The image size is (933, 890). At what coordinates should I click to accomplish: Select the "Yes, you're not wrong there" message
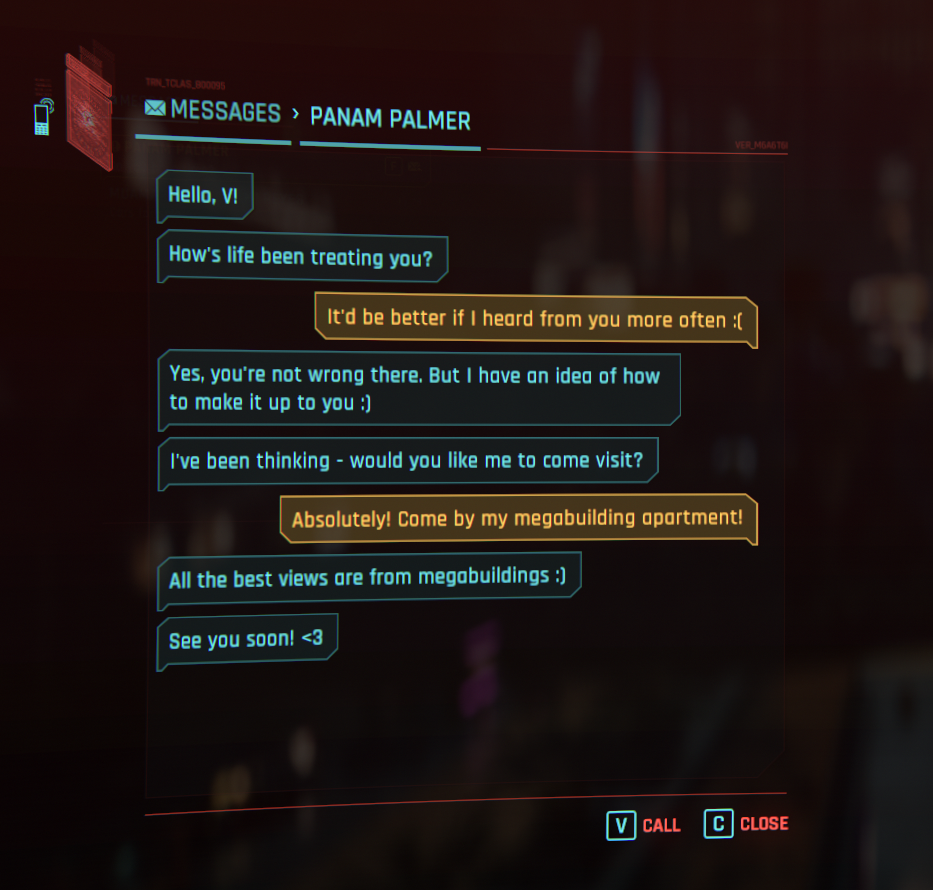click(418, 388)
